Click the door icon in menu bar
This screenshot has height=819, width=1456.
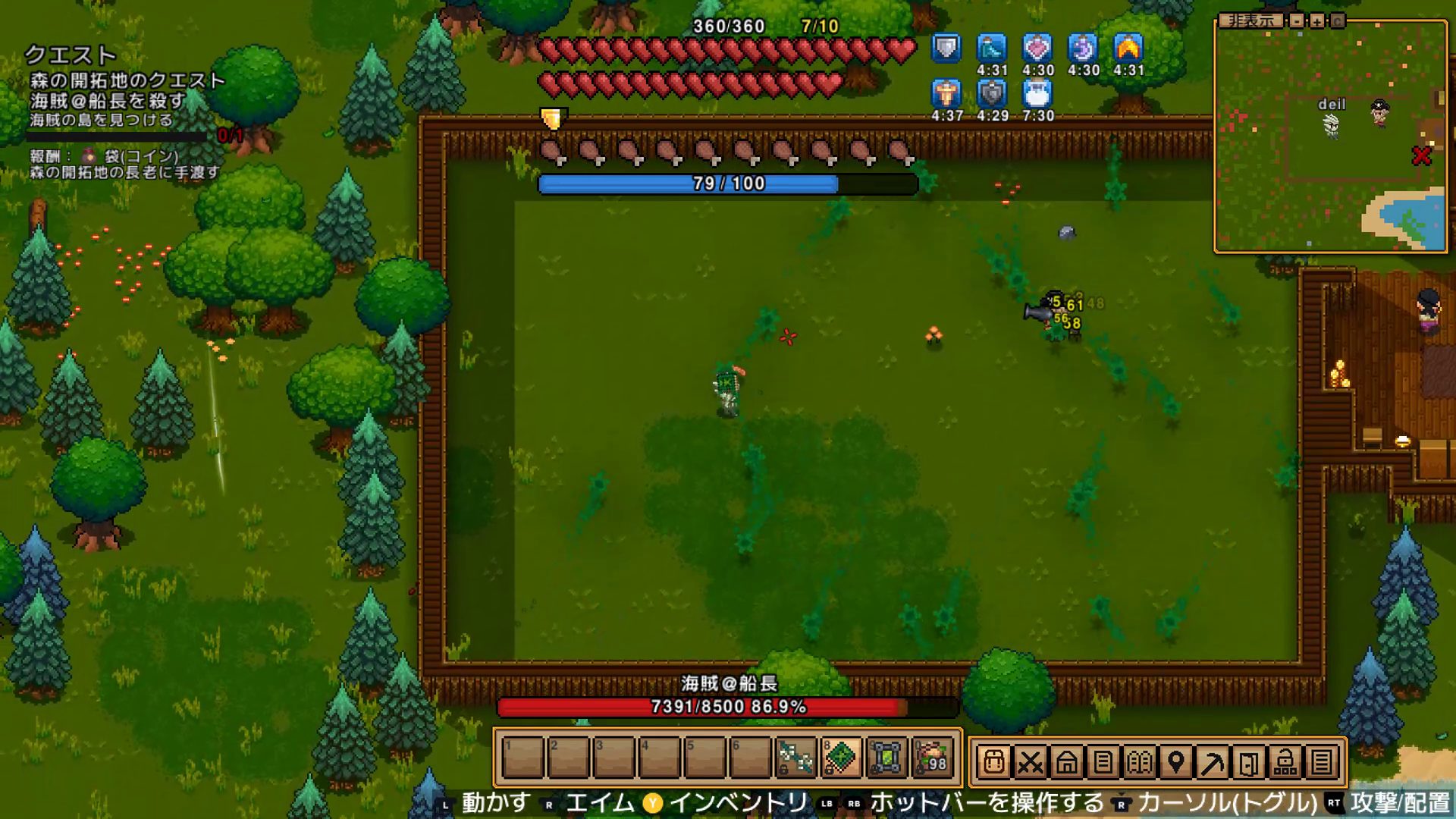(x=1248, y=761)
